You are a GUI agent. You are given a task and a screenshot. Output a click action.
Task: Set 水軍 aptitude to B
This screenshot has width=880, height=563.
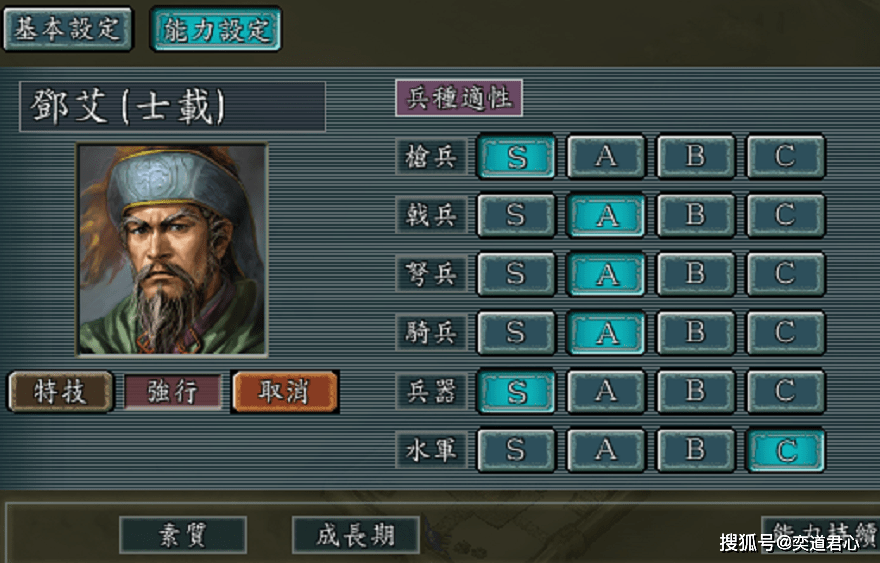(695, 450)
